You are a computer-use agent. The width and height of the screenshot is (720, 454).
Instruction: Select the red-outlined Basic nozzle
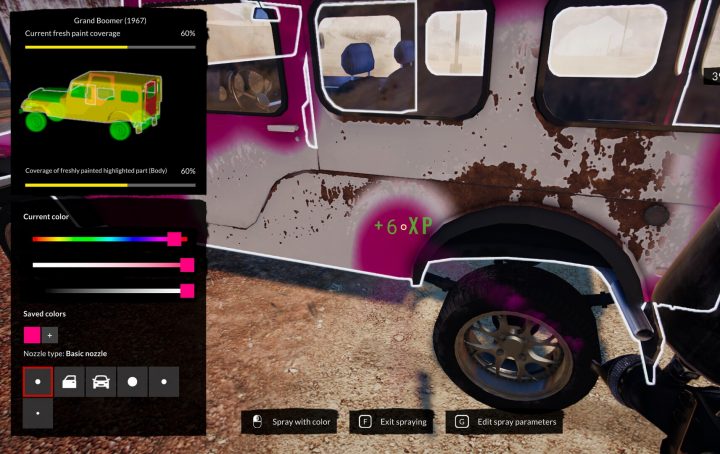pyautogui.click(x=38, y=382)
